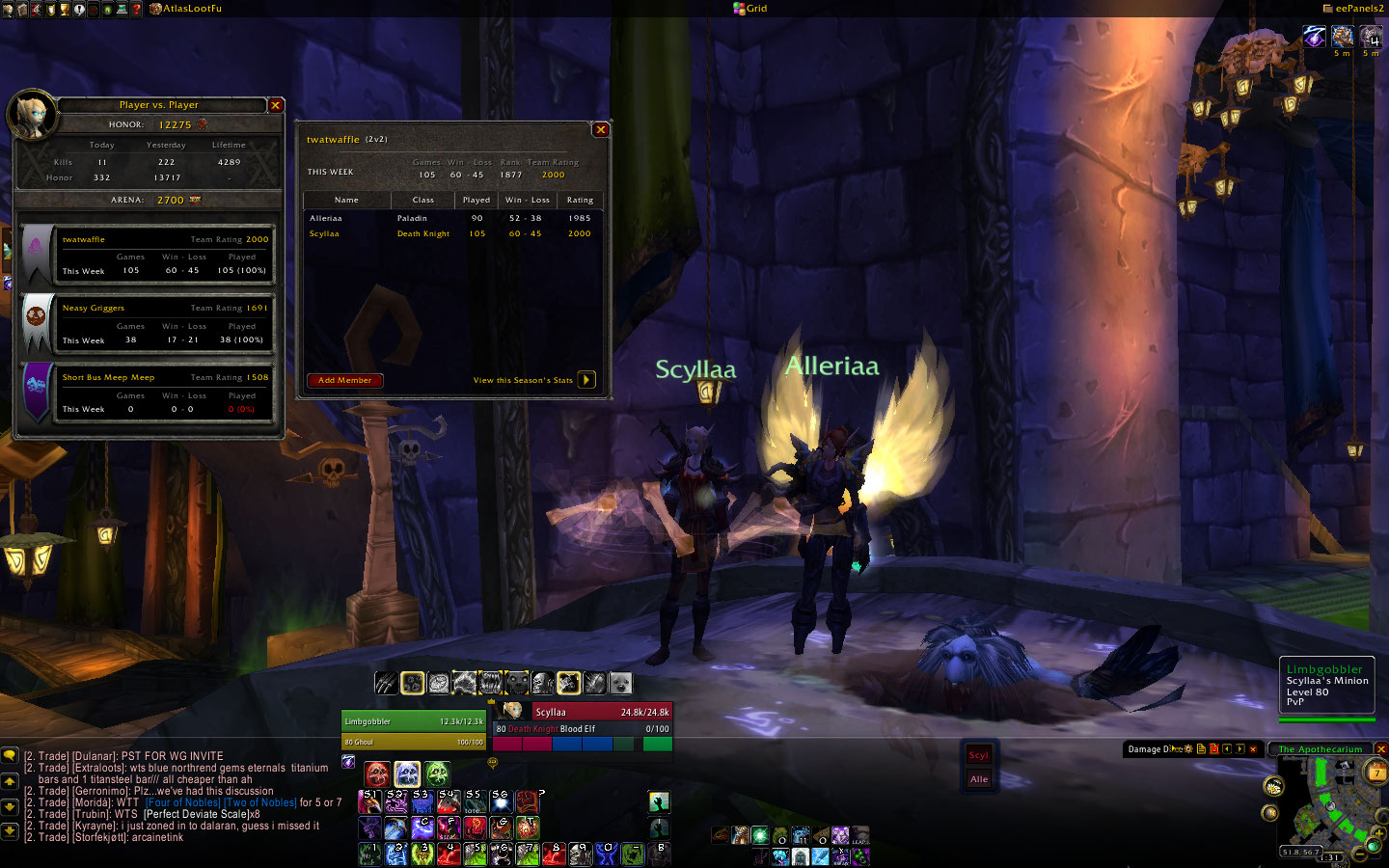The image size is (1389, 868).
Task: Use the pet bar claw attack ability
Action: [x=386, y=683]
